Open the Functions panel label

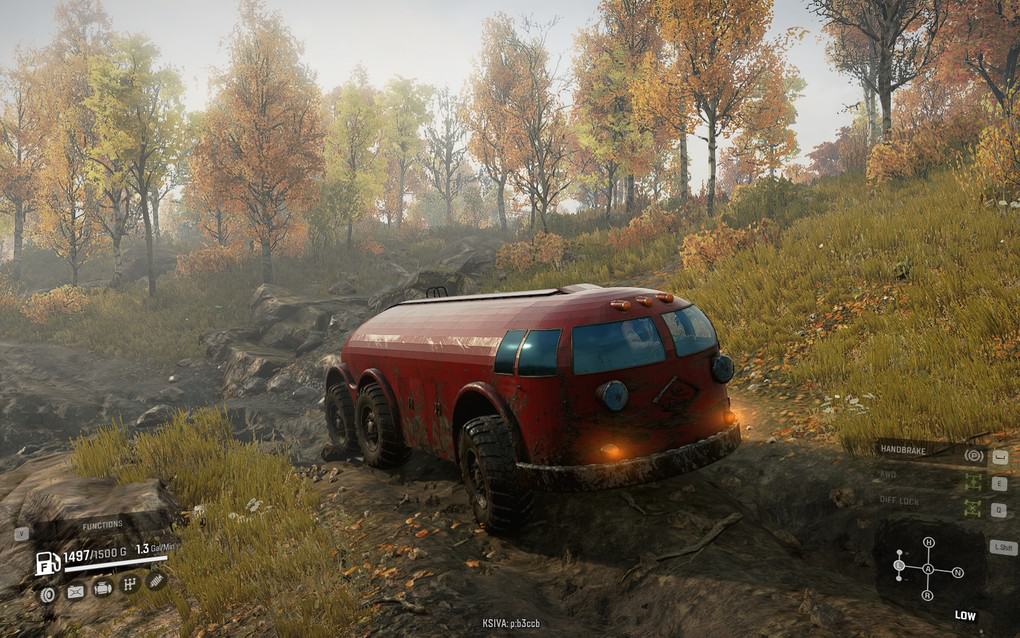coord(102,525)
